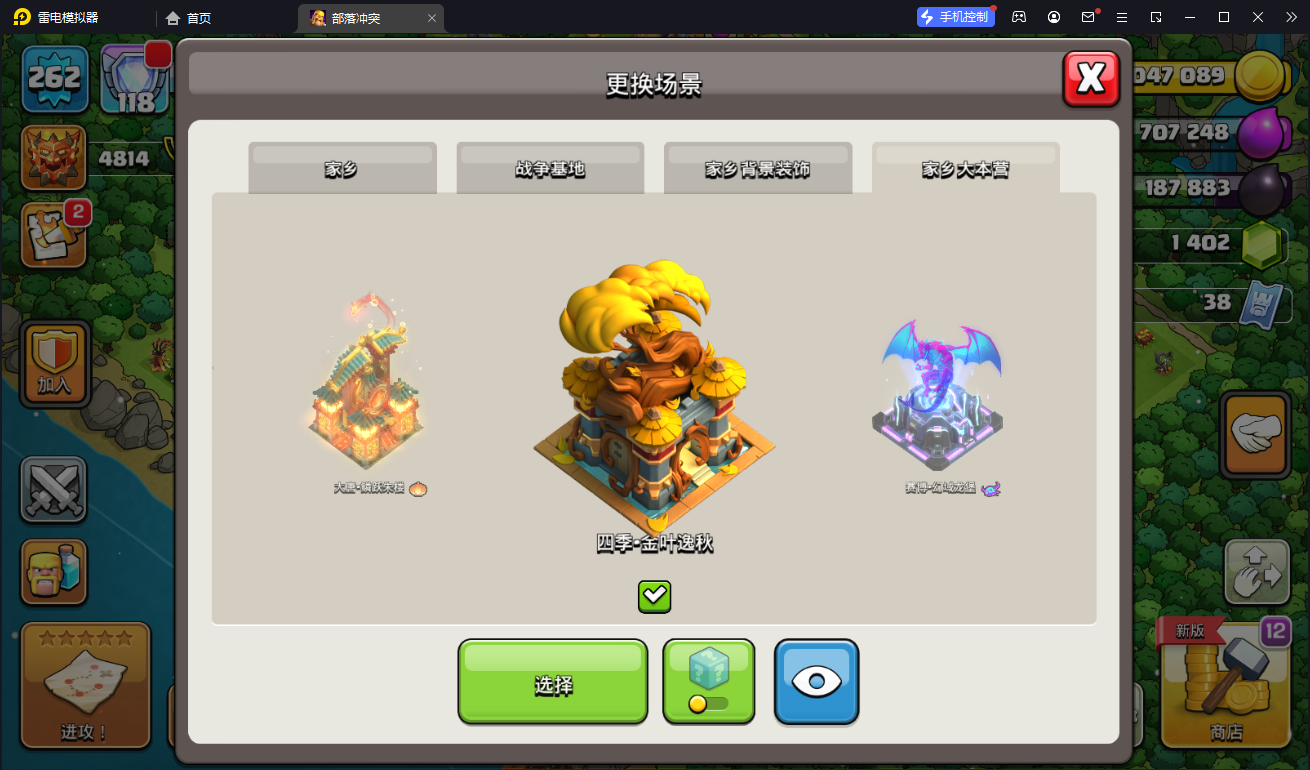Click the level 262 experience badge
1310x770 pixels.
55,80
